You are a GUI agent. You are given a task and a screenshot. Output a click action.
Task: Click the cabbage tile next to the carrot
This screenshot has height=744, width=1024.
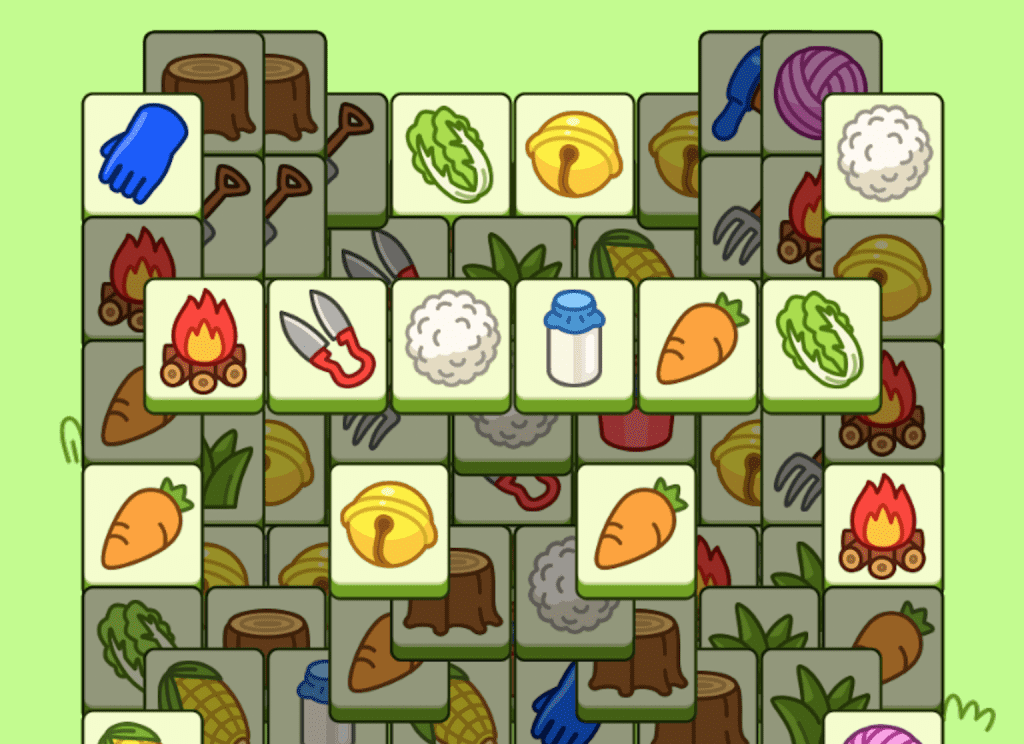coord(821,340)
